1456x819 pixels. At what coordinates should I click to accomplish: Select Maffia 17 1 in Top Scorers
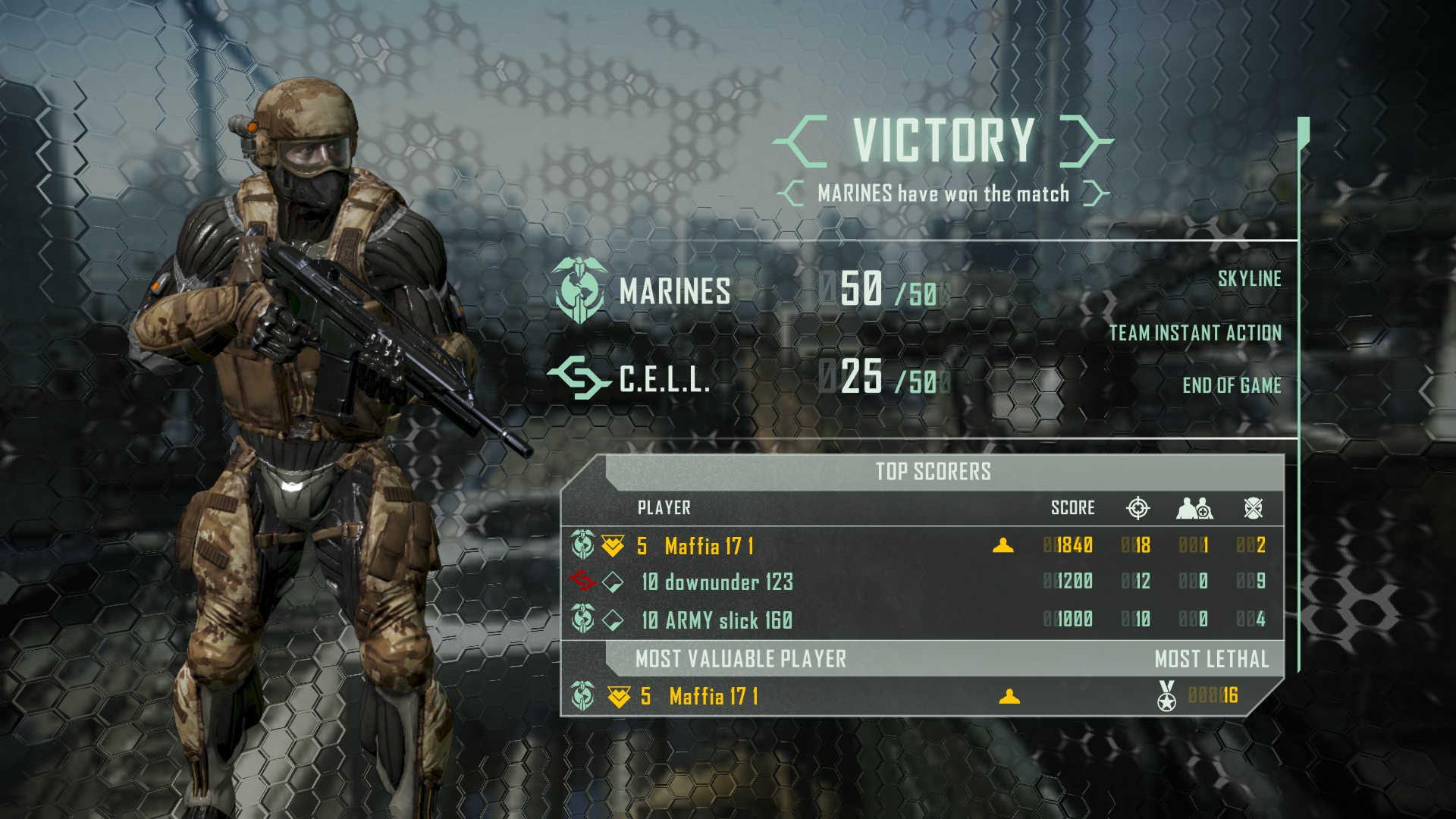click(708, 546)
